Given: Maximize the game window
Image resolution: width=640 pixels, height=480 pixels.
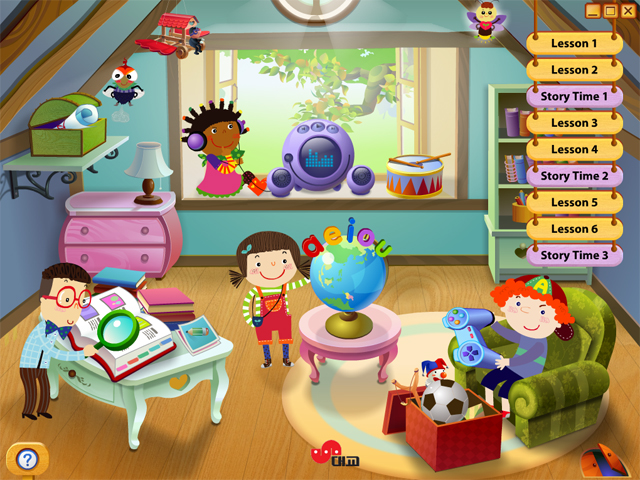Looking at the screenshot, I should (610, 11).
